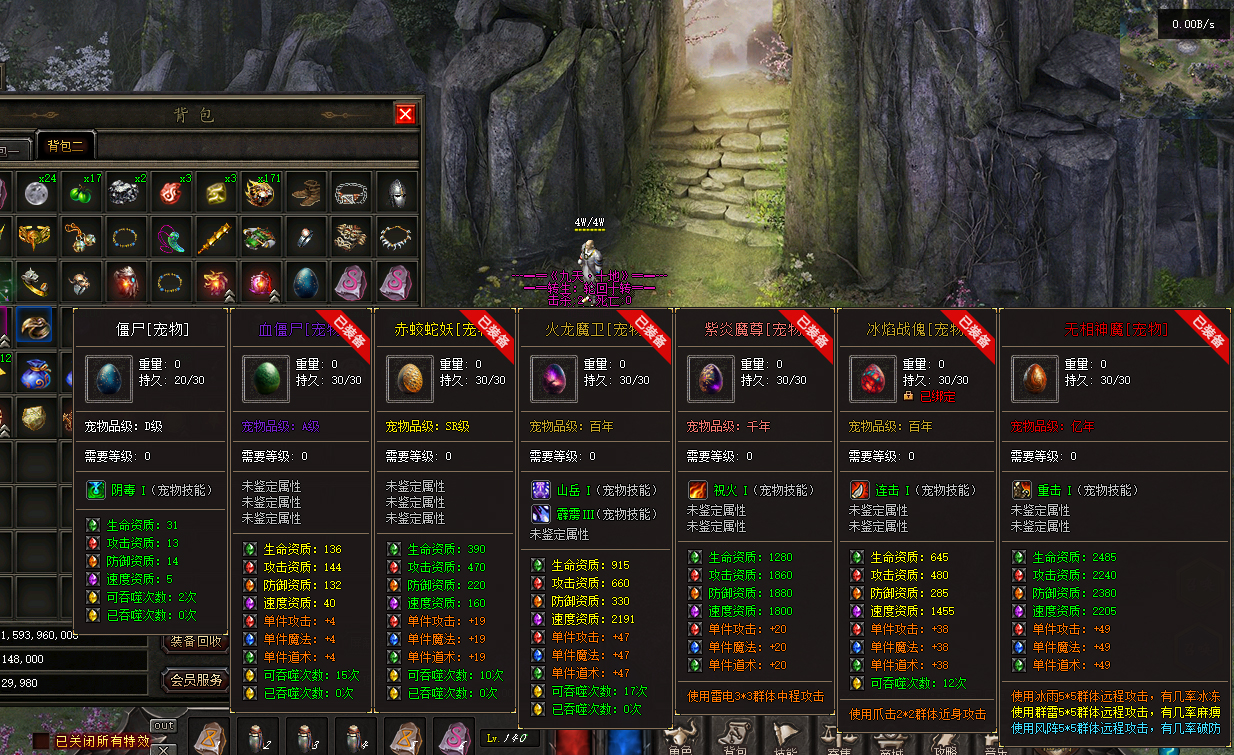
Task: Switch to the 背包二 tab
Action: 65,146
